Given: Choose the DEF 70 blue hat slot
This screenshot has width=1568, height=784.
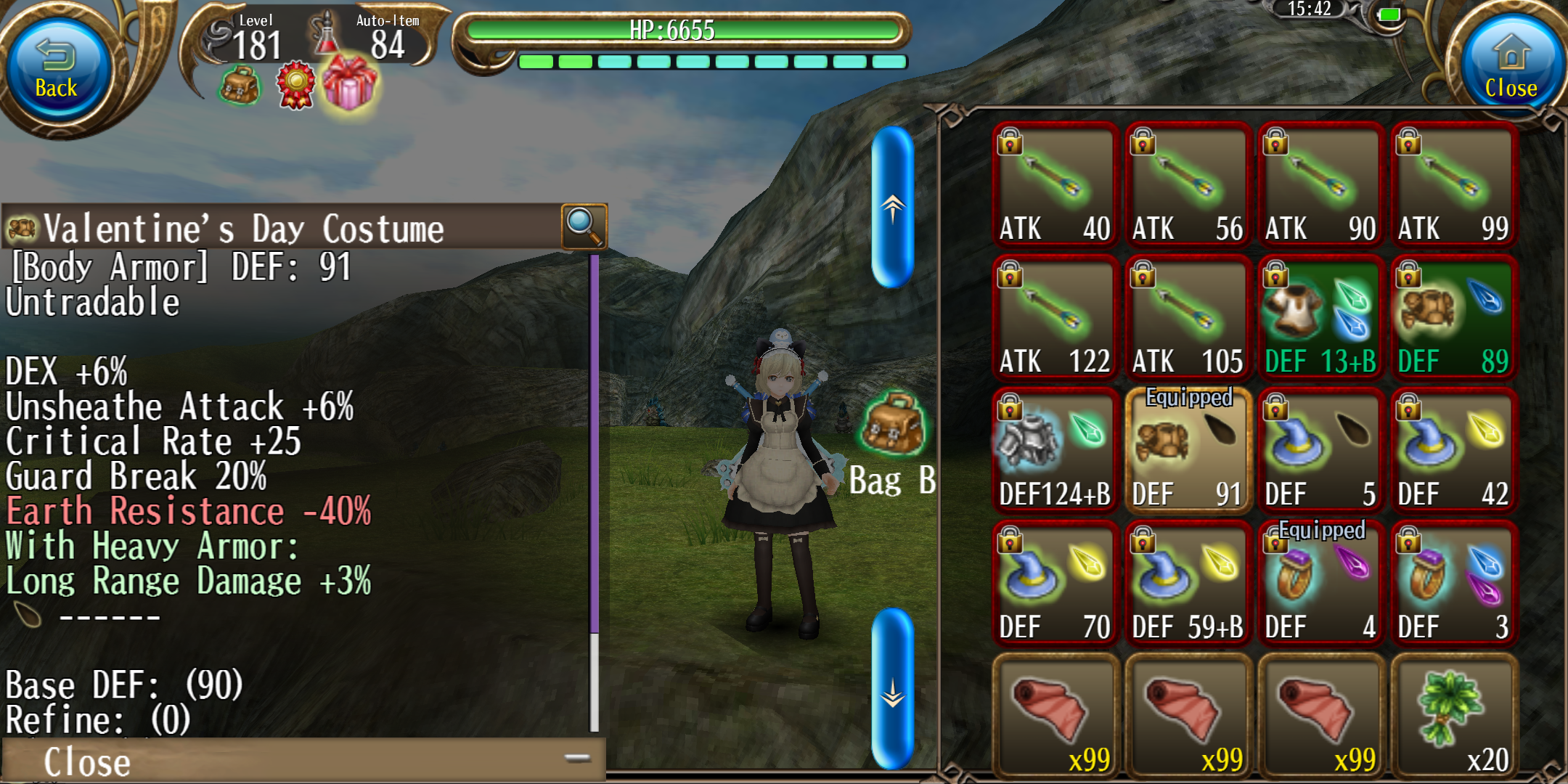Looking at the screenshot, I should point(1054,584).
